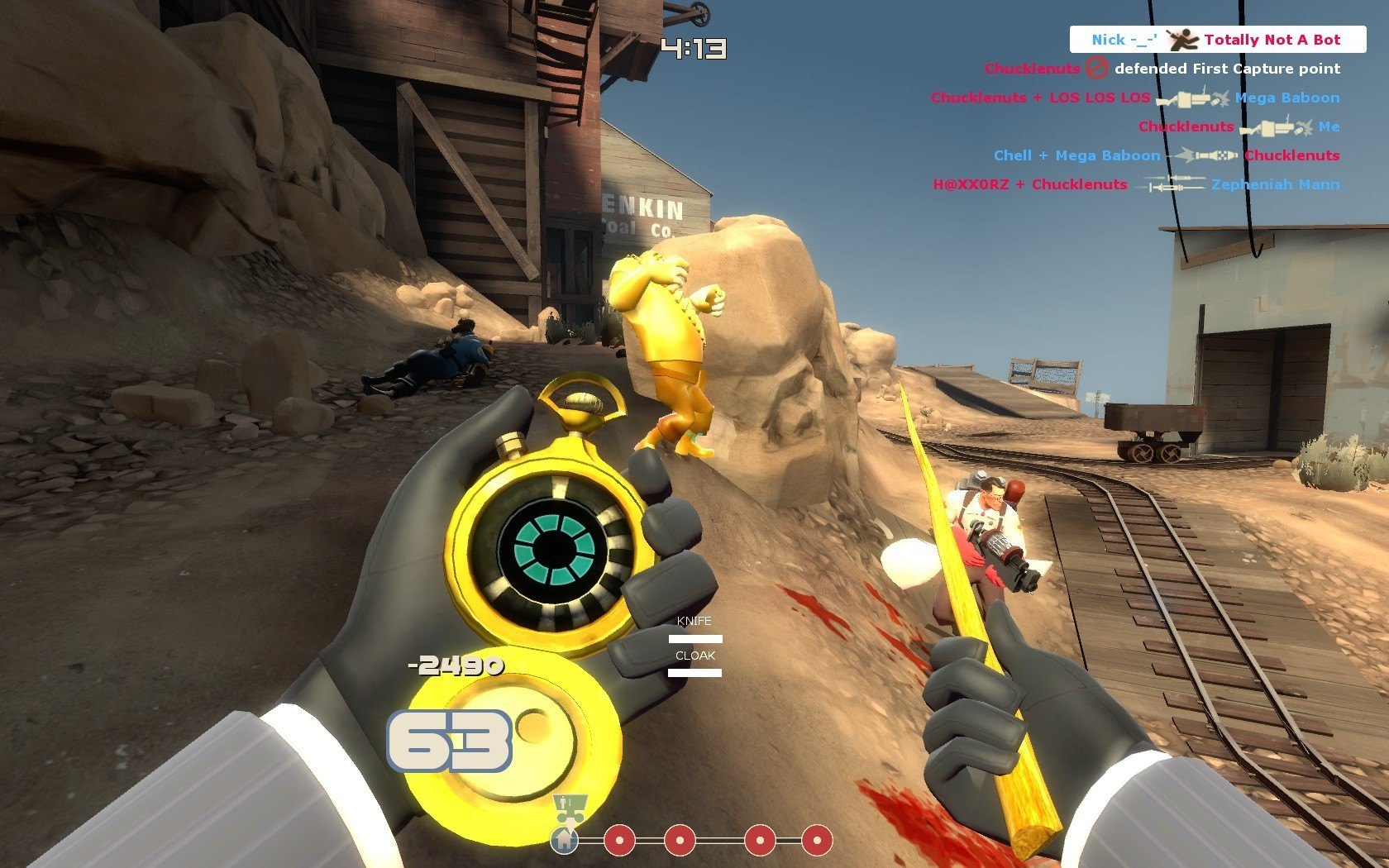Viewport: 1389px width, 868px height.
Task: Click the H@XX0RZ kill on Zepheniah Mann
Action: pyautogui.click(x=1136, y=184)
